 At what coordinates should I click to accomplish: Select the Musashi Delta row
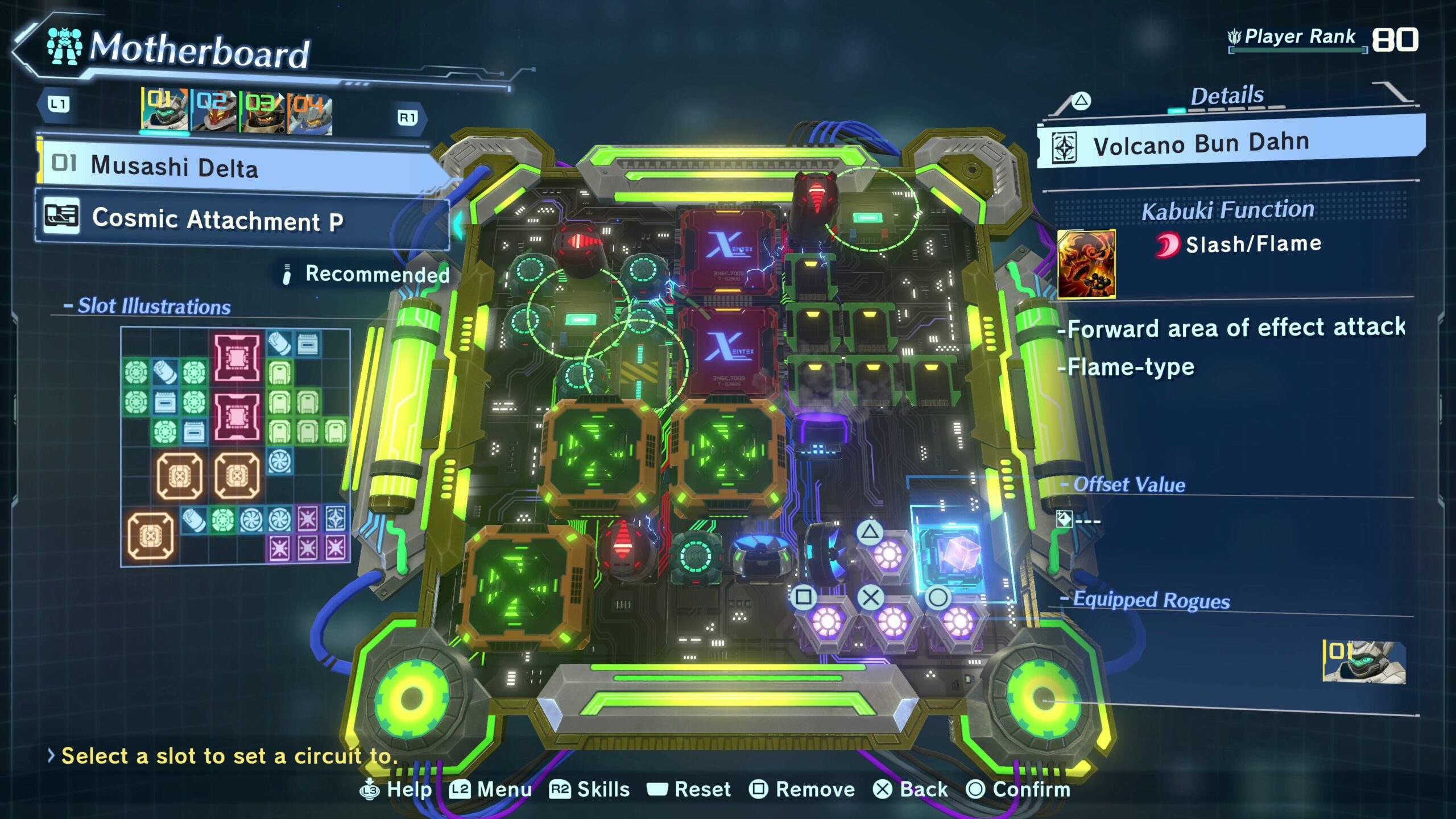(233, 166)
